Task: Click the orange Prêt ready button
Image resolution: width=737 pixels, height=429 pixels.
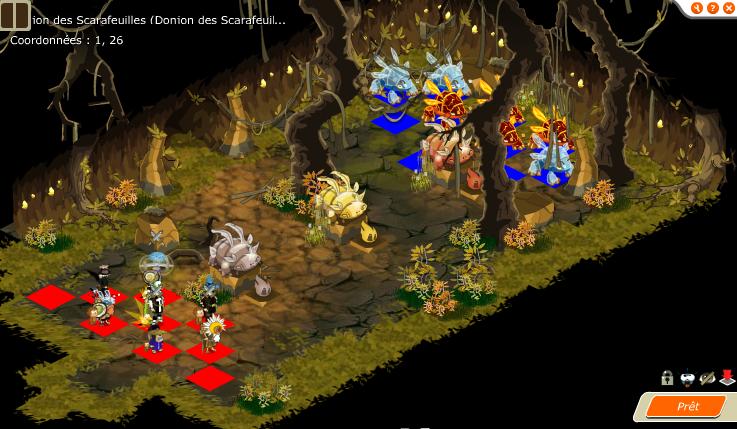Action: (x=687, y=407)
